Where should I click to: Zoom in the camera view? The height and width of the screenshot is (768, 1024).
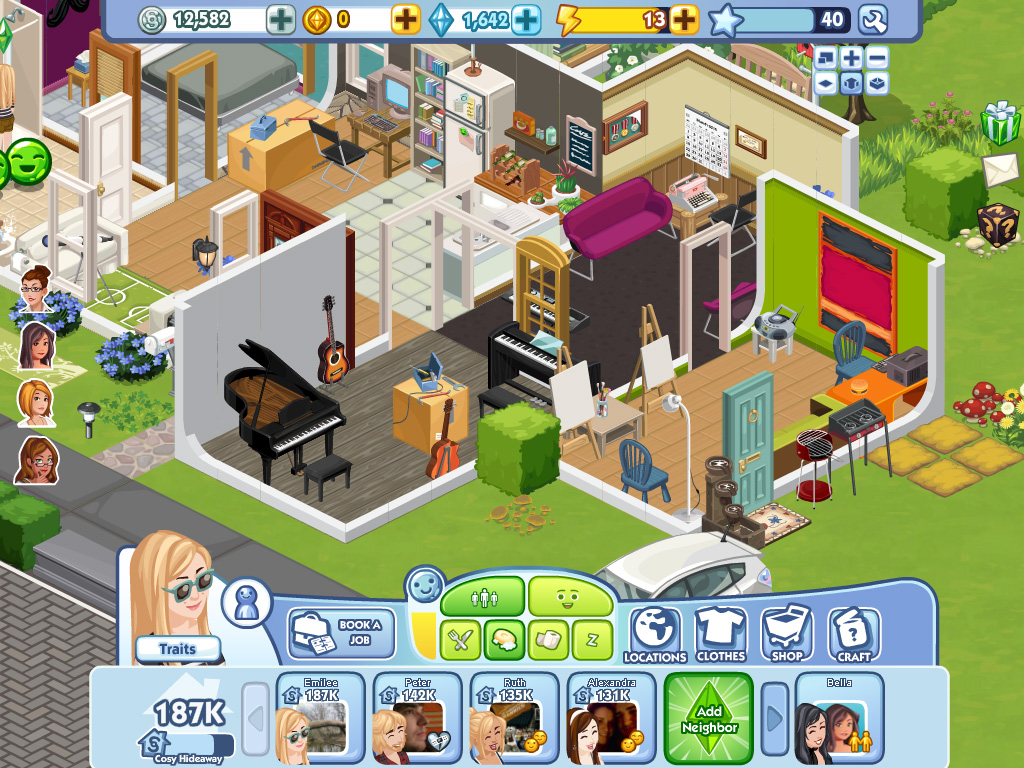[851, 58]
